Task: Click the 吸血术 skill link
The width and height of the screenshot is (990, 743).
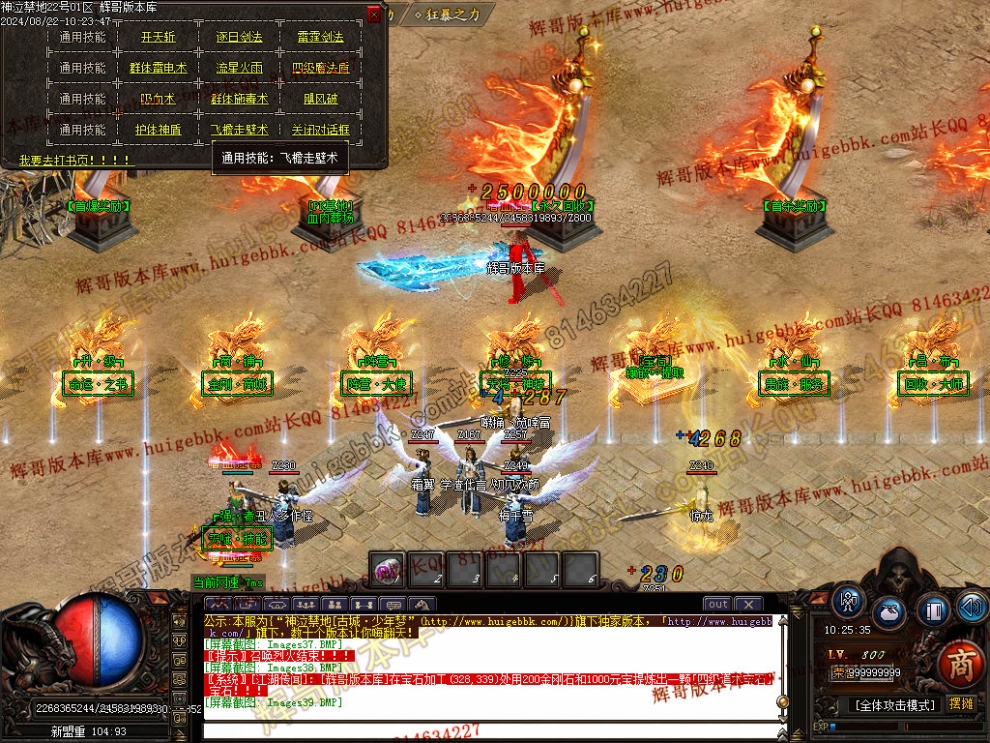Action: [158, 99]
